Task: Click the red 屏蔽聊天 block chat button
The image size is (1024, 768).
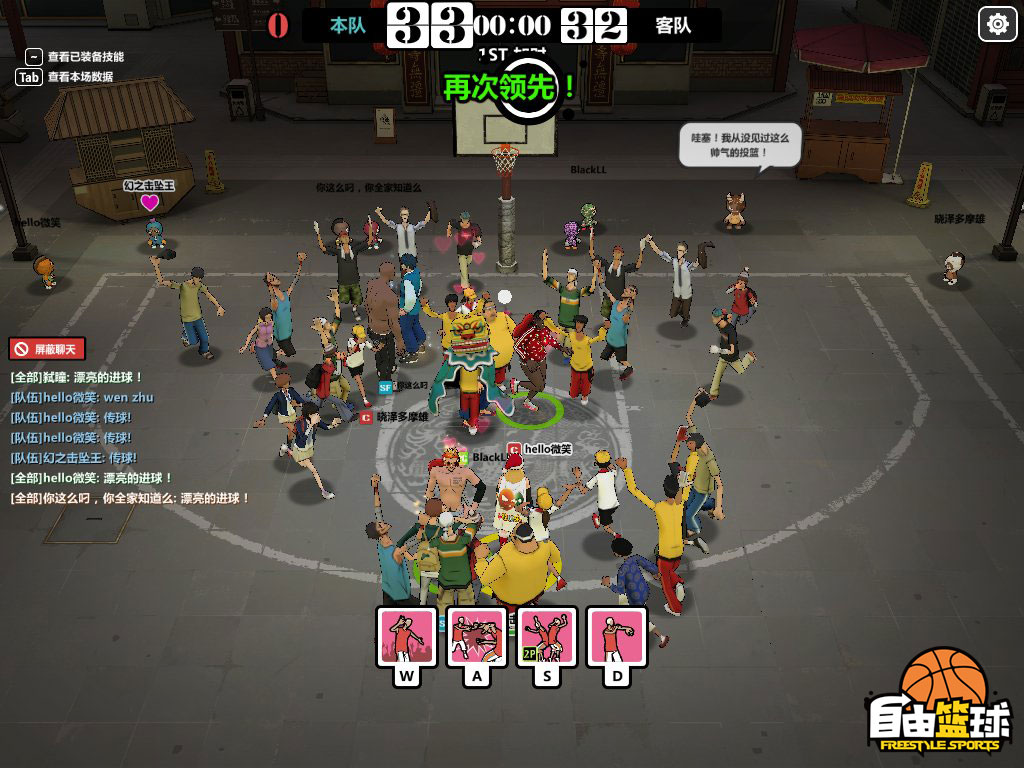Action: [x=47, y=349]
